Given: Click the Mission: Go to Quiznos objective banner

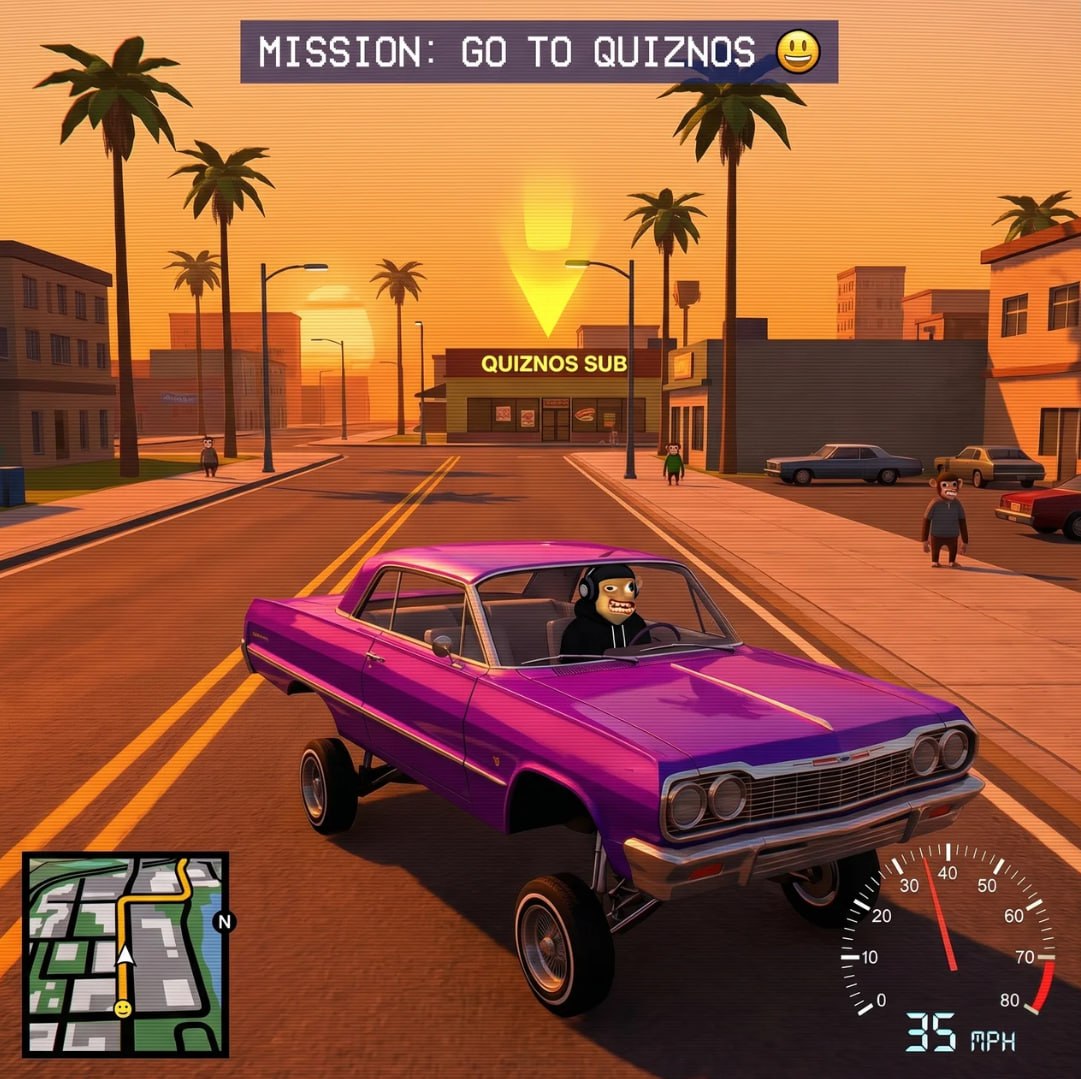Looking at the screenshot, I should tap(538, 52).
